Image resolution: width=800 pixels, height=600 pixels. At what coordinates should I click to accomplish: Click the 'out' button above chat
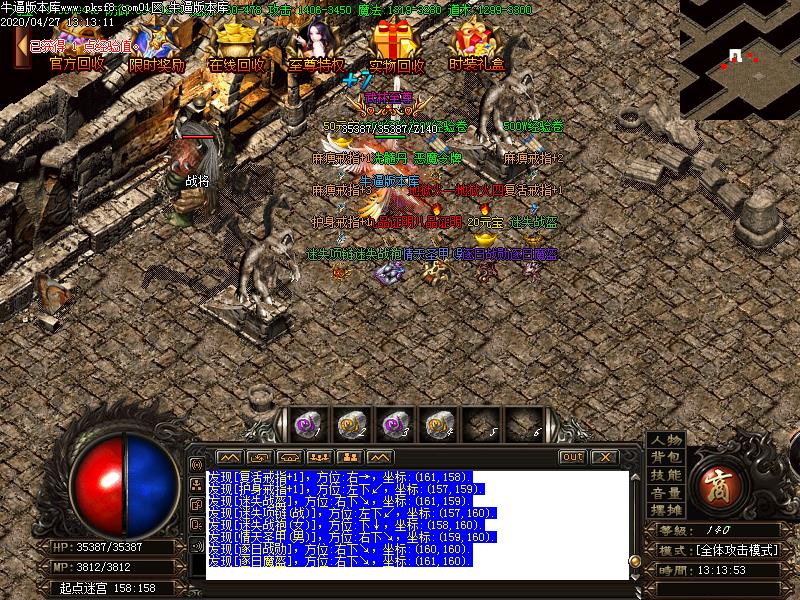click(x=572, y=457)
